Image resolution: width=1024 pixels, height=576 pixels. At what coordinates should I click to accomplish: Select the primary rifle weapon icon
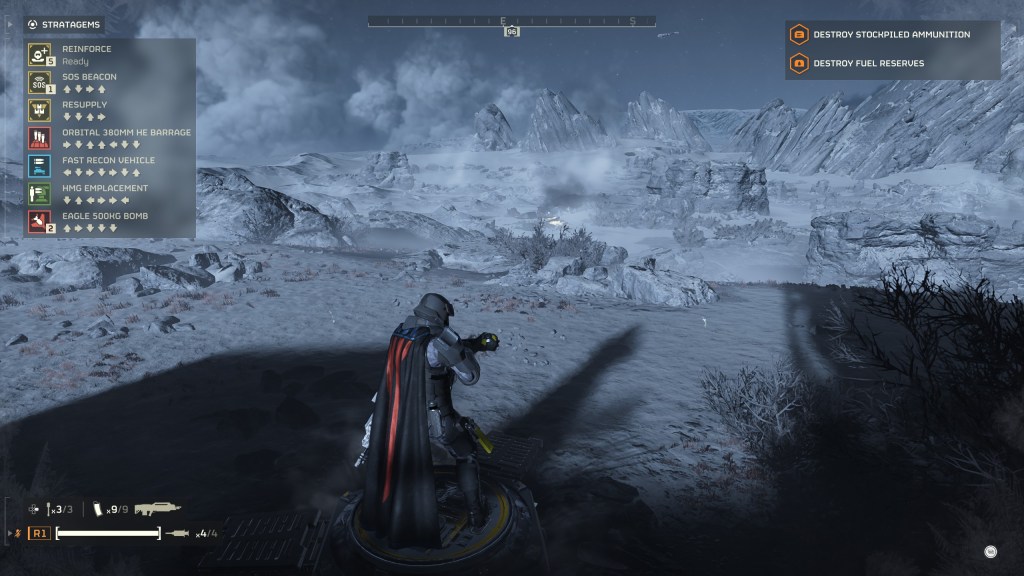click(157, 509)
